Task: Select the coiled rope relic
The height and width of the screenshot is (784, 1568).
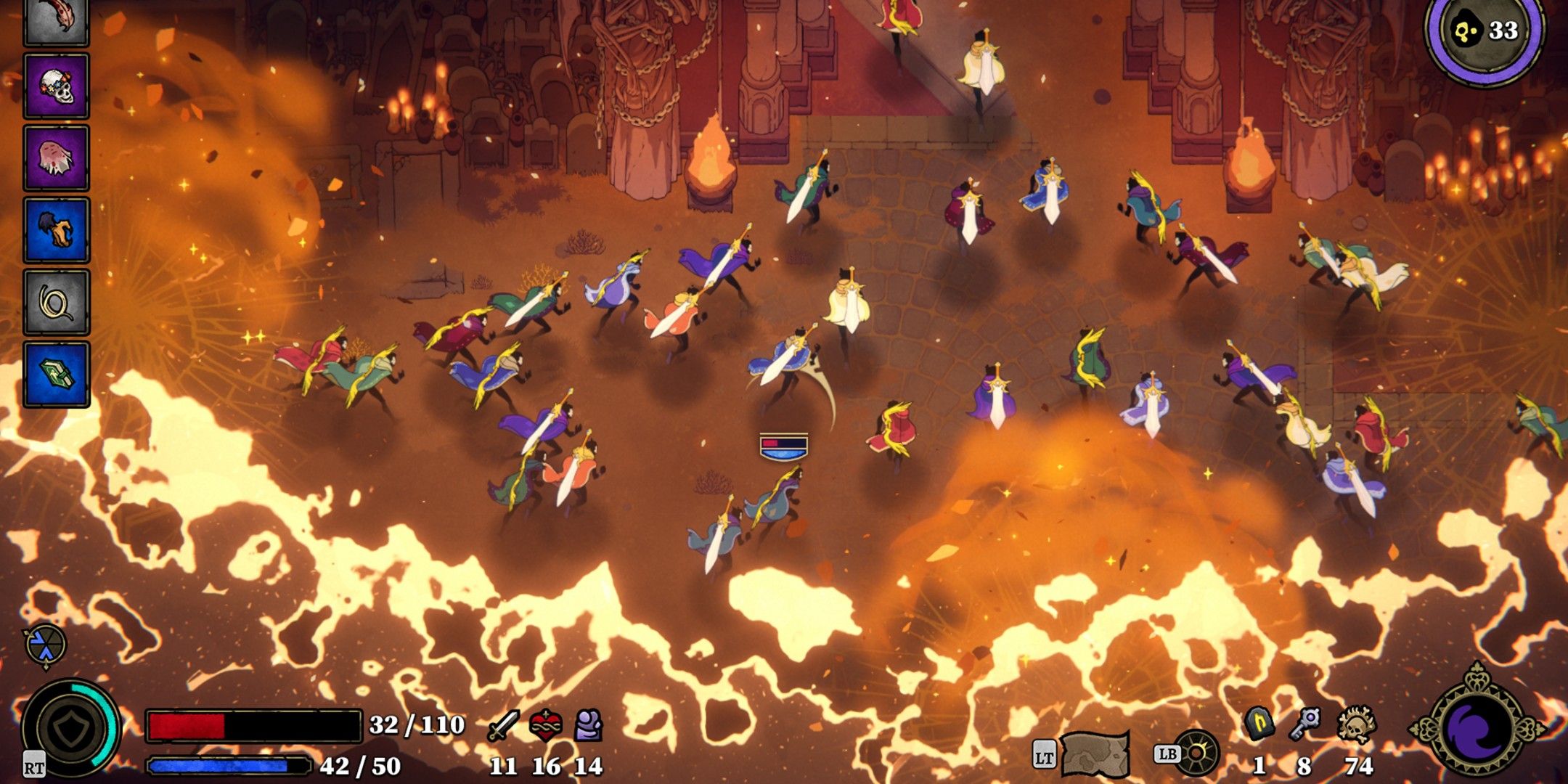Action: click(56, 302)
